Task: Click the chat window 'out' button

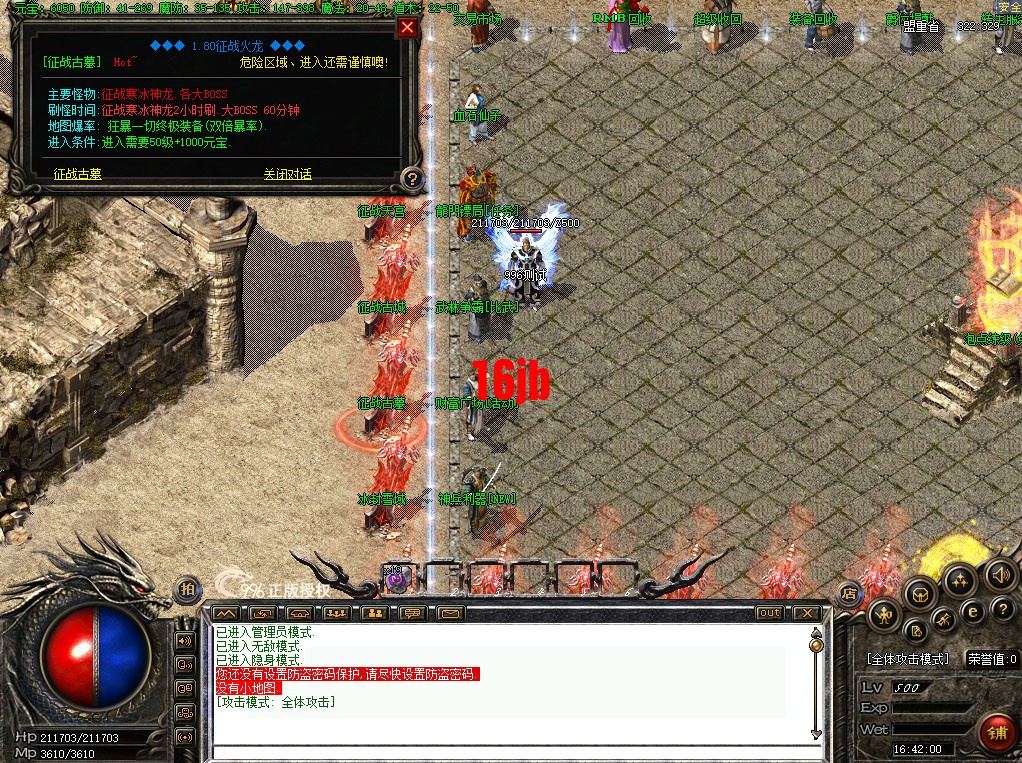Action: (769, 612)
